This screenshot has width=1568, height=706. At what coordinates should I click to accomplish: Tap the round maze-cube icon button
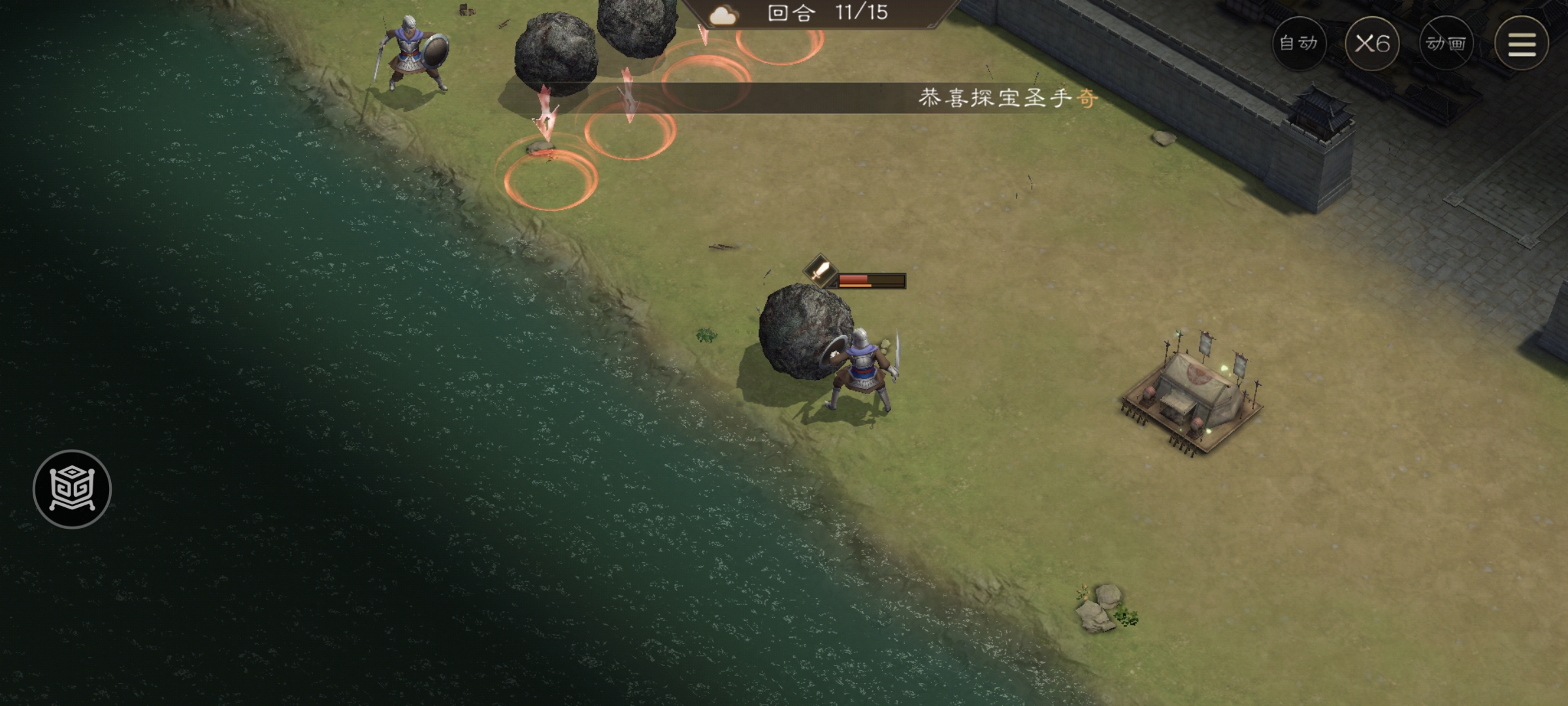tap(73, 489)
